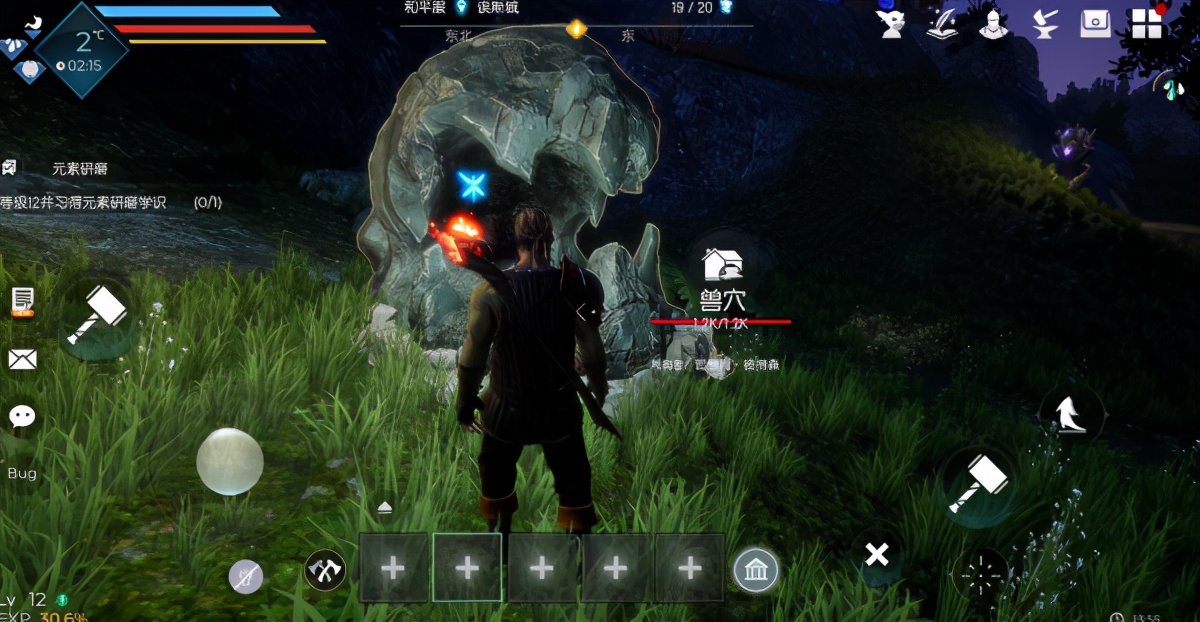The height and width of the screenshot is (622, 1200).
Task: Expand the hotbar with the small arrow
Action: coord(385,508)
